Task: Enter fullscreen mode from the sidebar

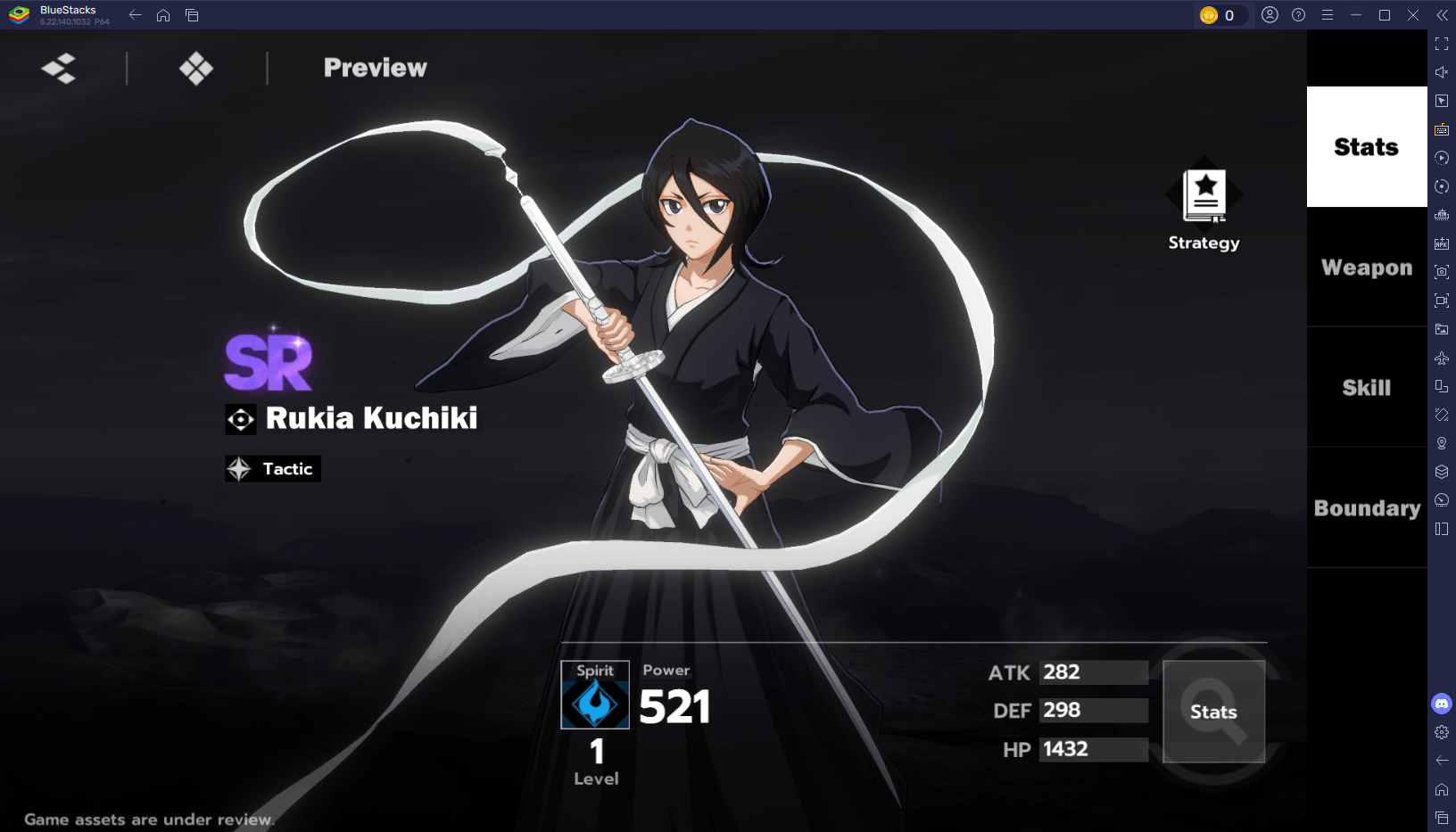Action: (1442, 42)
